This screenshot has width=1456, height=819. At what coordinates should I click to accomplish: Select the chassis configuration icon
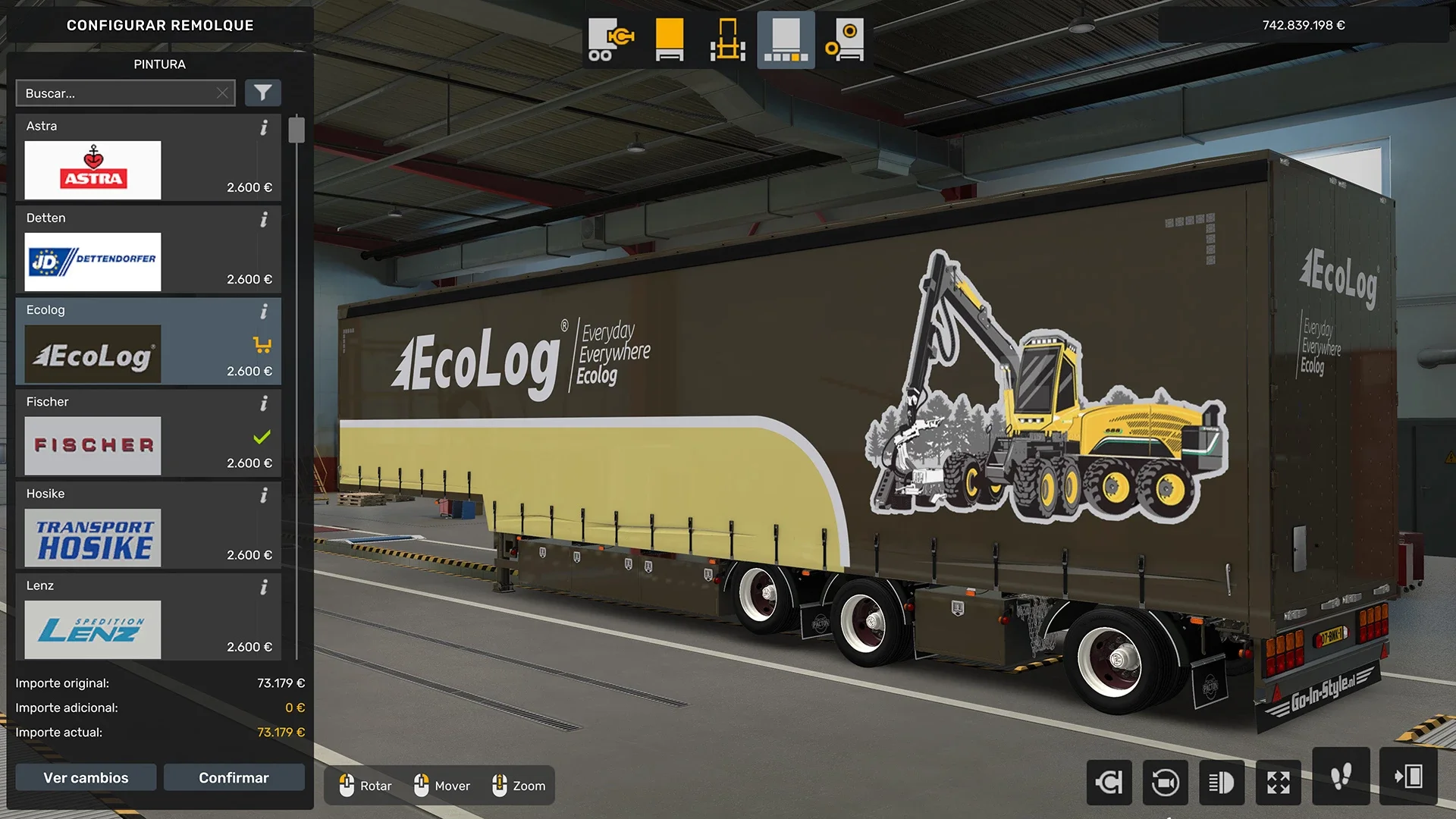(x=726, y=39)
